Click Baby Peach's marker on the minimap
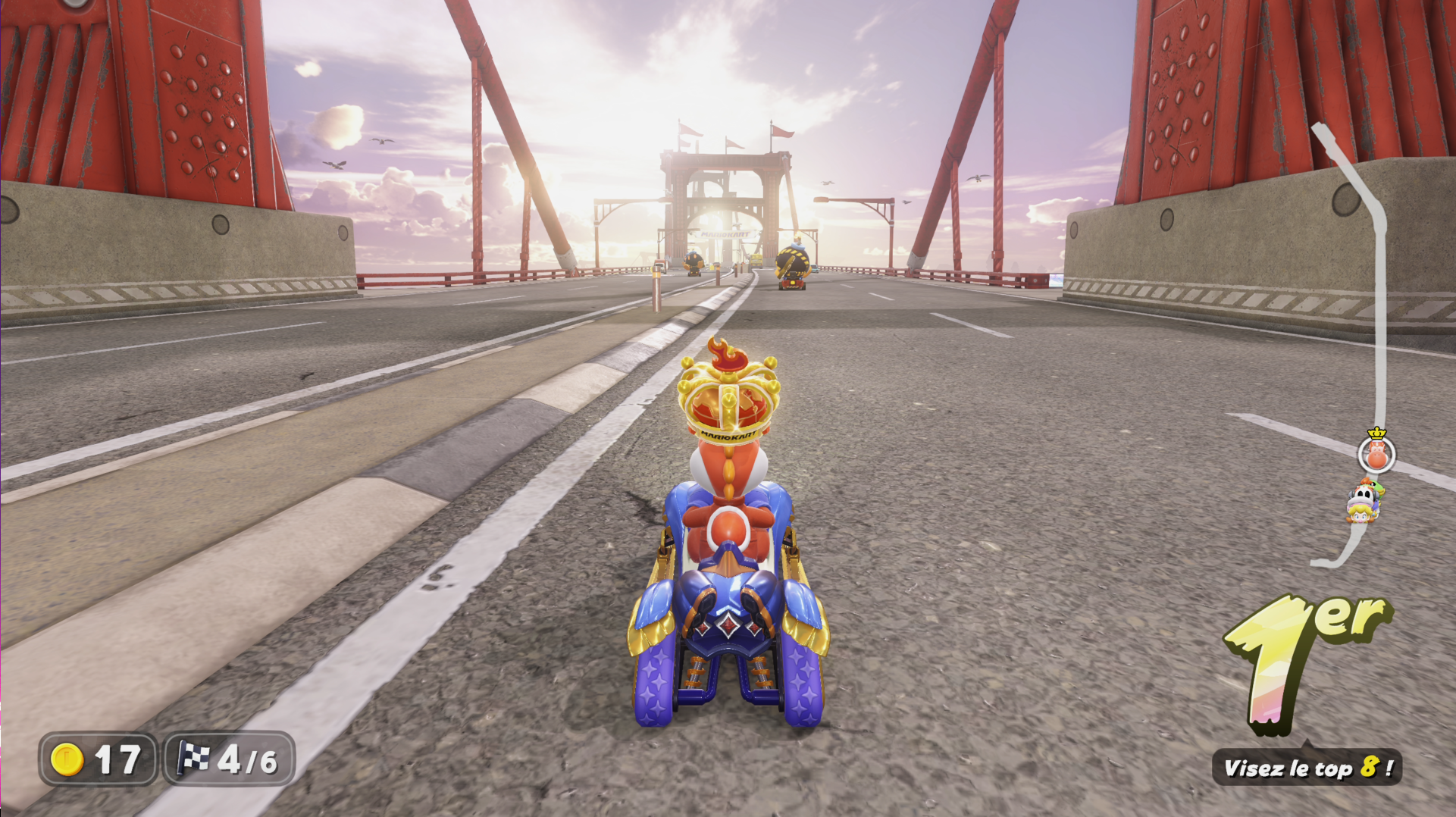The height and width of the screenshot is (817, 1456). pos(1358,515)
